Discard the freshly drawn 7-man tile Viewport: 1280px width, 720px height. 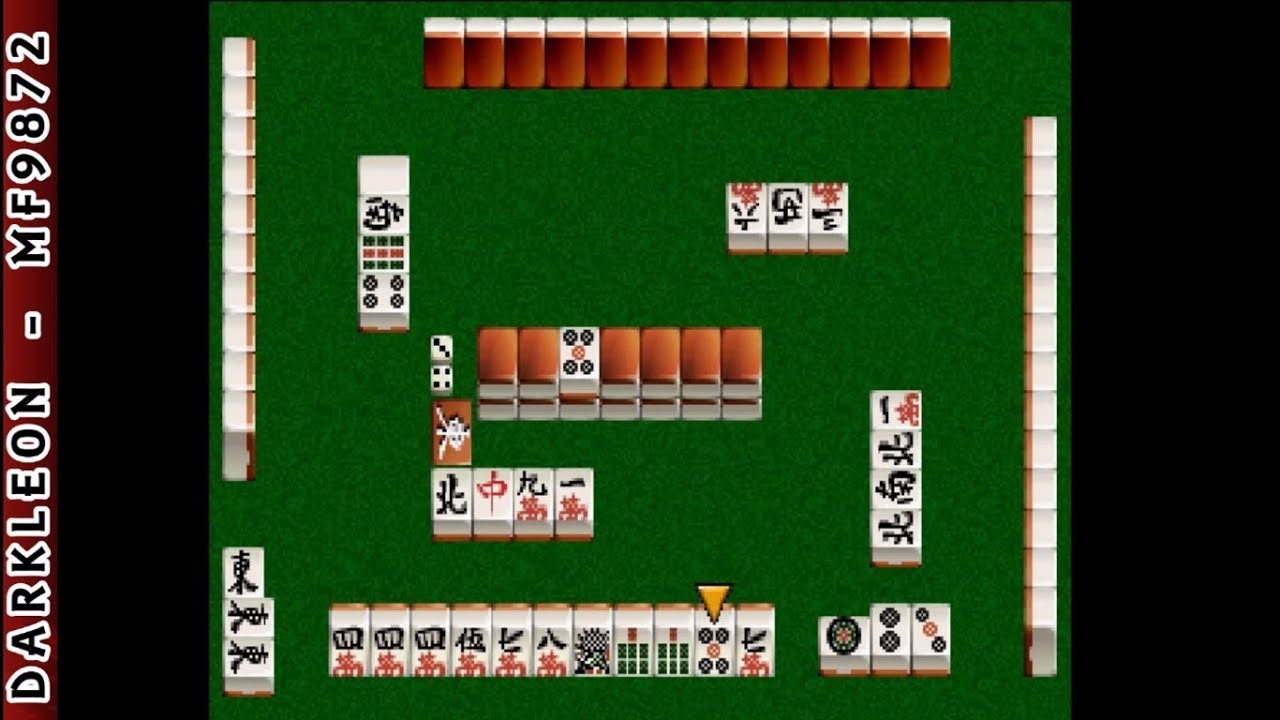tap(755, 645)
